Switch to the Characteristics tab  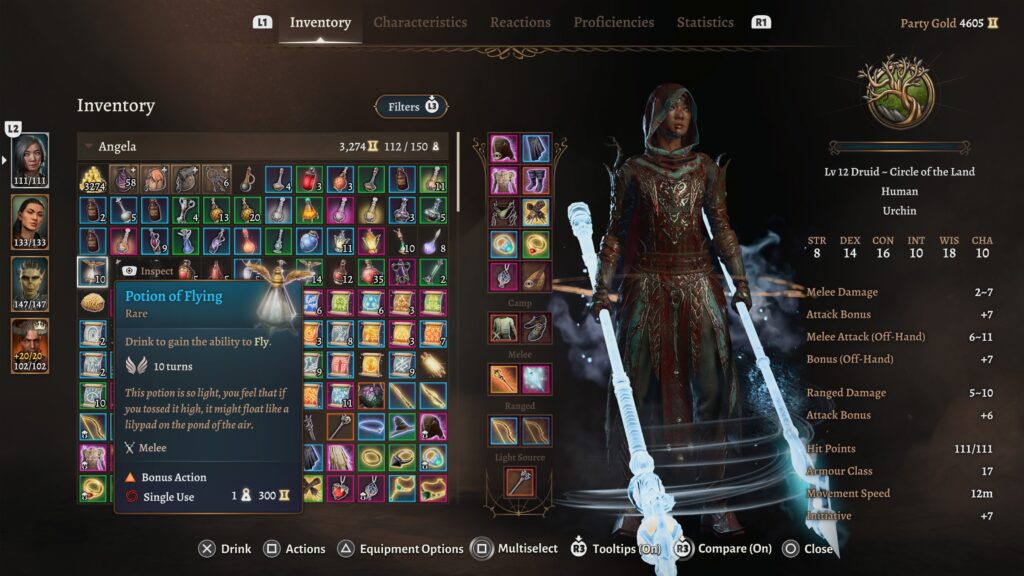click(x=420, y=22)
